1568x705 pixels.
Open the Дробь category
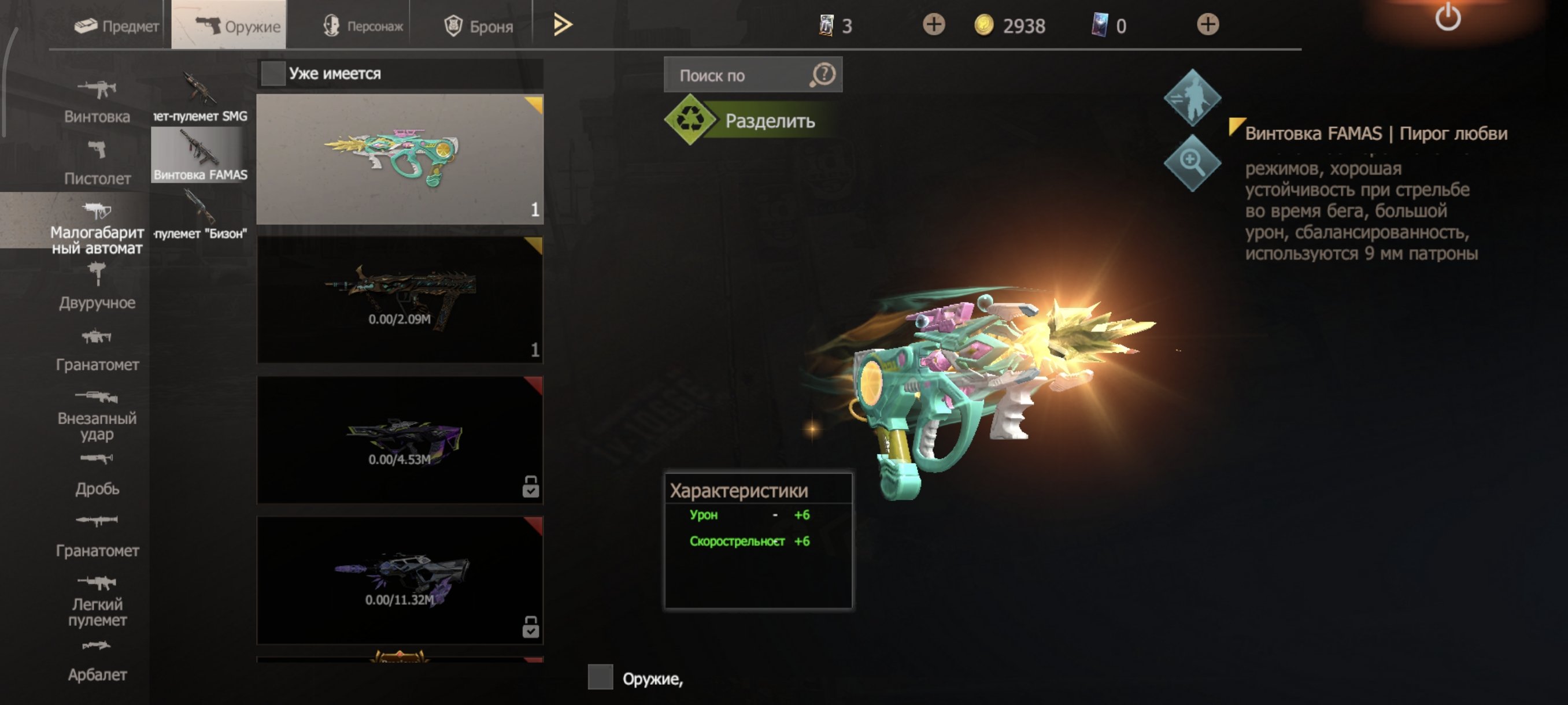(97, 474)
